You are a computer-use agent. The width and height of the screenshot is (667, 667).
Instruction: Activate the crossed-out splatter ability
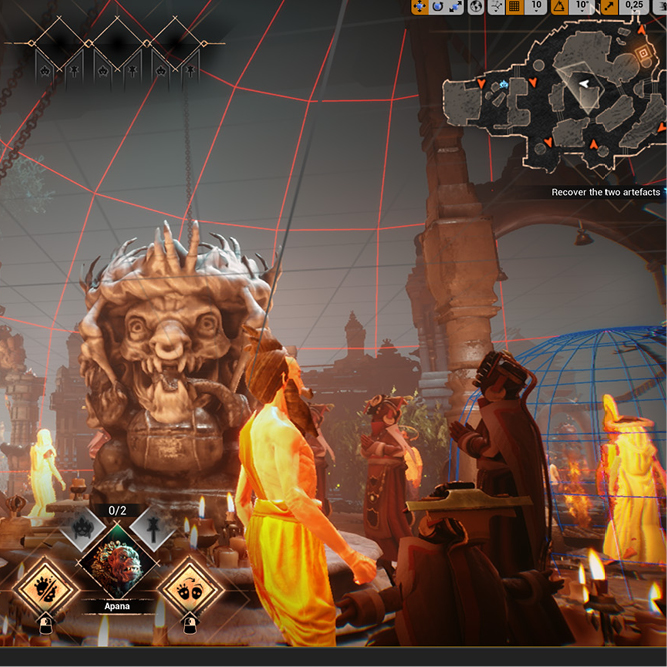[46, 587]
